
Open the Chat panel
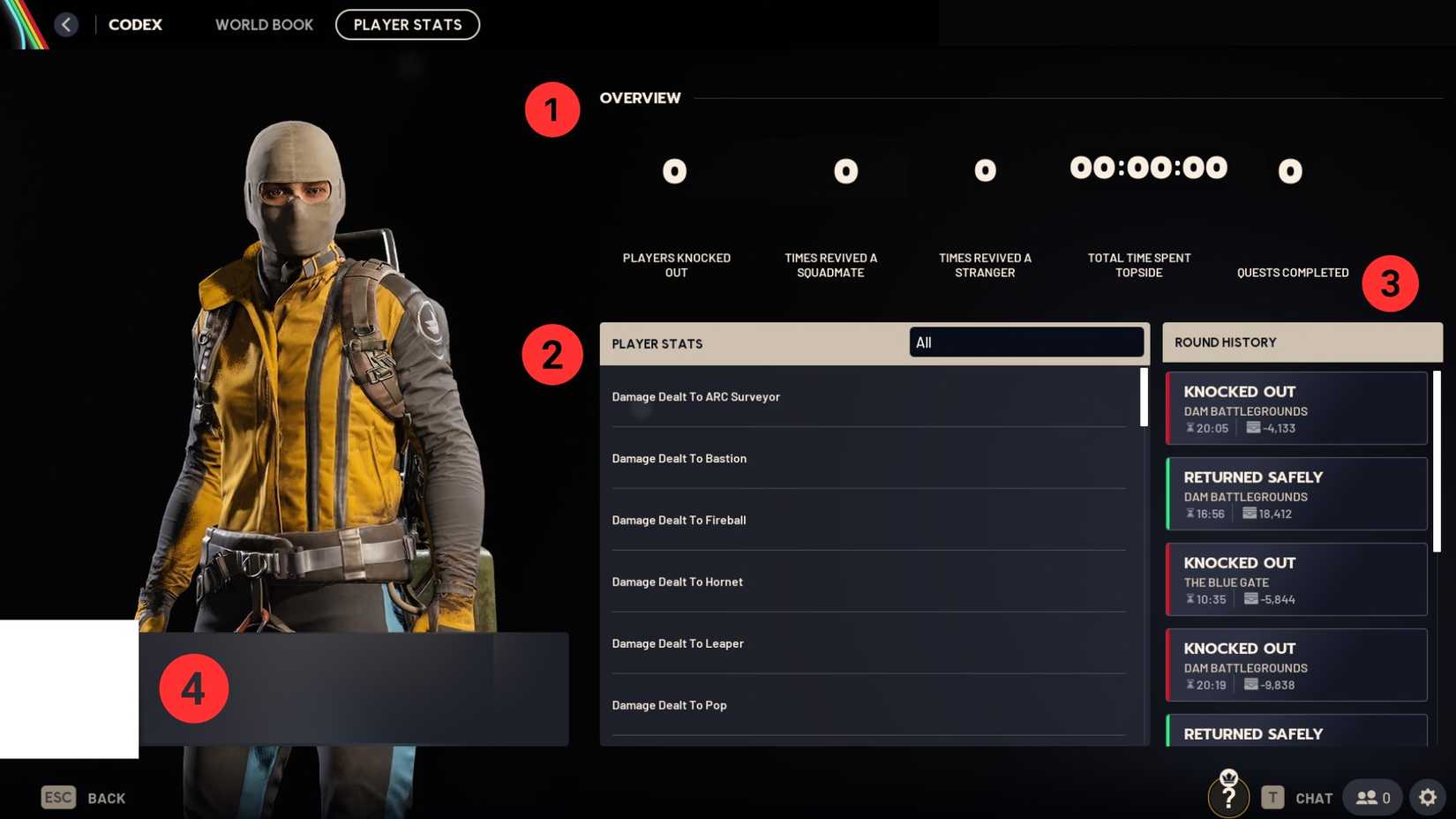click(1314, 797)
